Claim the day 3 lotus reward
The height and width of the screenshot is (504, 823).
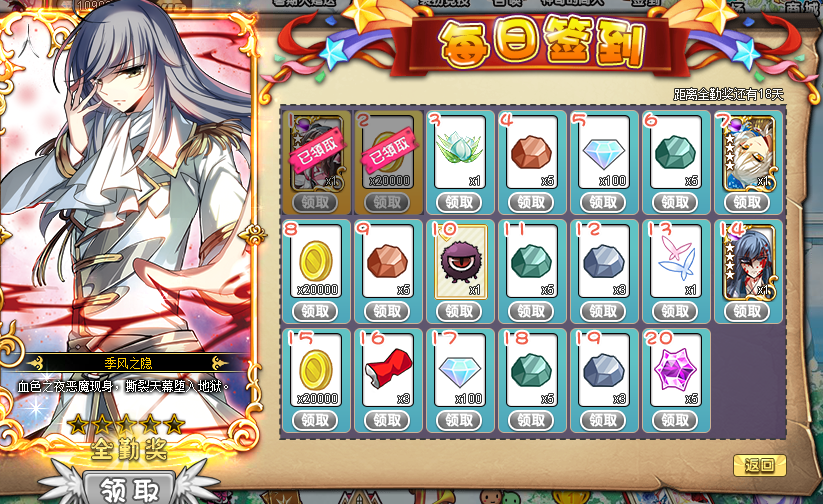click(x=460, y=202)
